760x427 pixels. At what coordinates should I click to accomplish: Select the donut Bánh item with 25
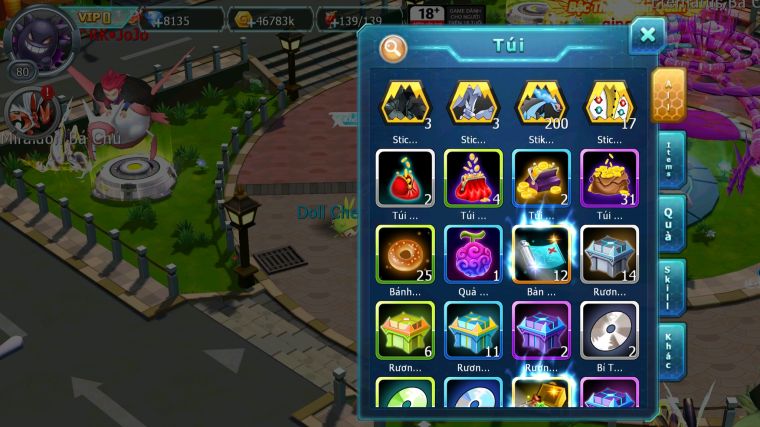[x=404, y=253]
